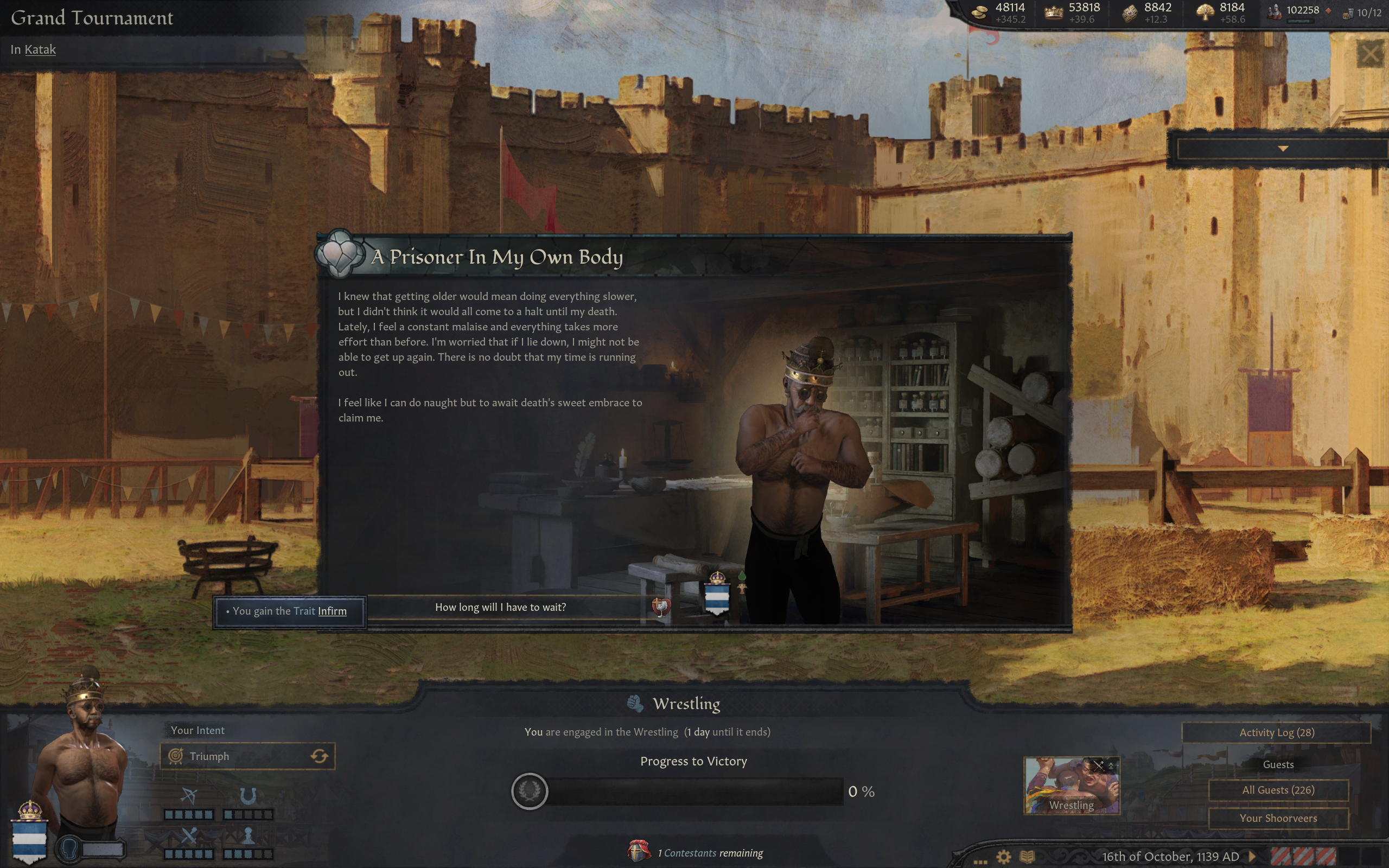Expand the collapsed panel arrow at right
This screenshot has height=868, width=1389.
[x=1283, y=149]
